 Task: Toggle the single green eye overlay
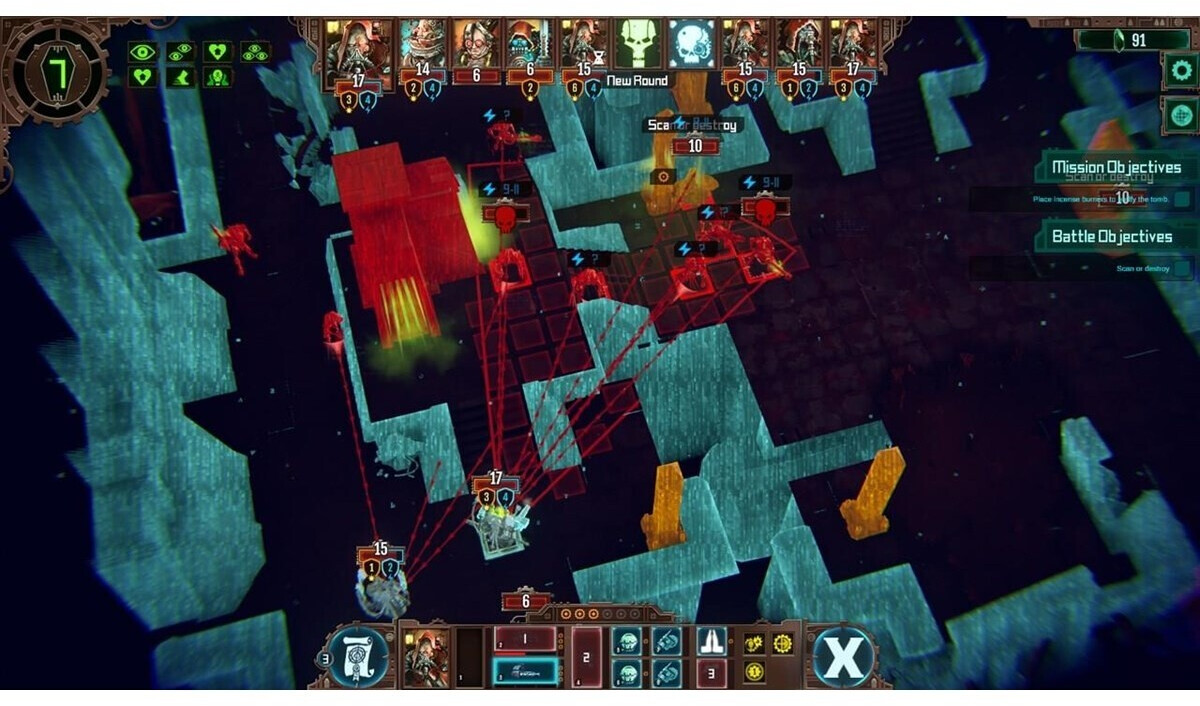point(143,51)
